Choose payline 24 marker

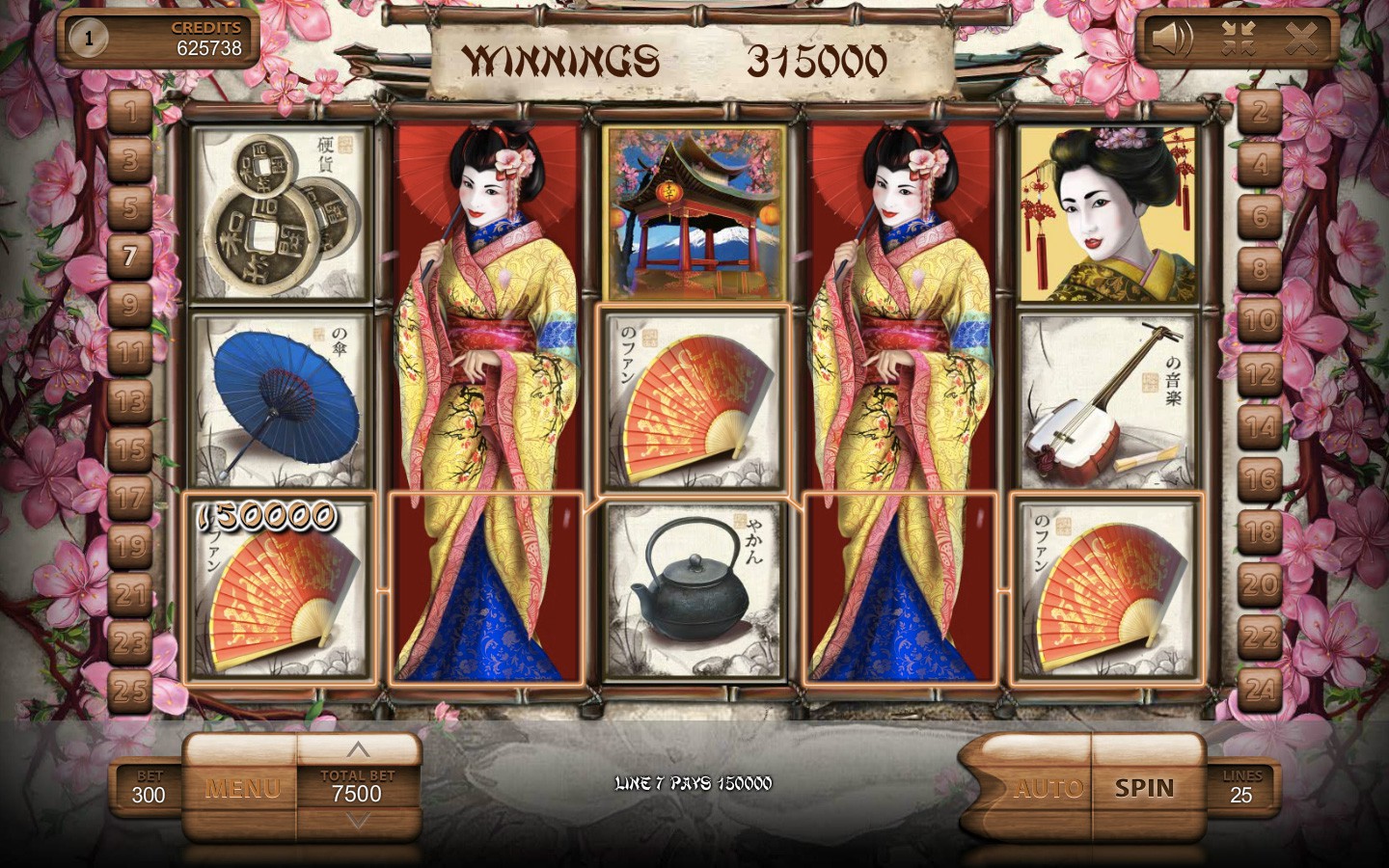pyautogui.click(x=1260, y=689)
